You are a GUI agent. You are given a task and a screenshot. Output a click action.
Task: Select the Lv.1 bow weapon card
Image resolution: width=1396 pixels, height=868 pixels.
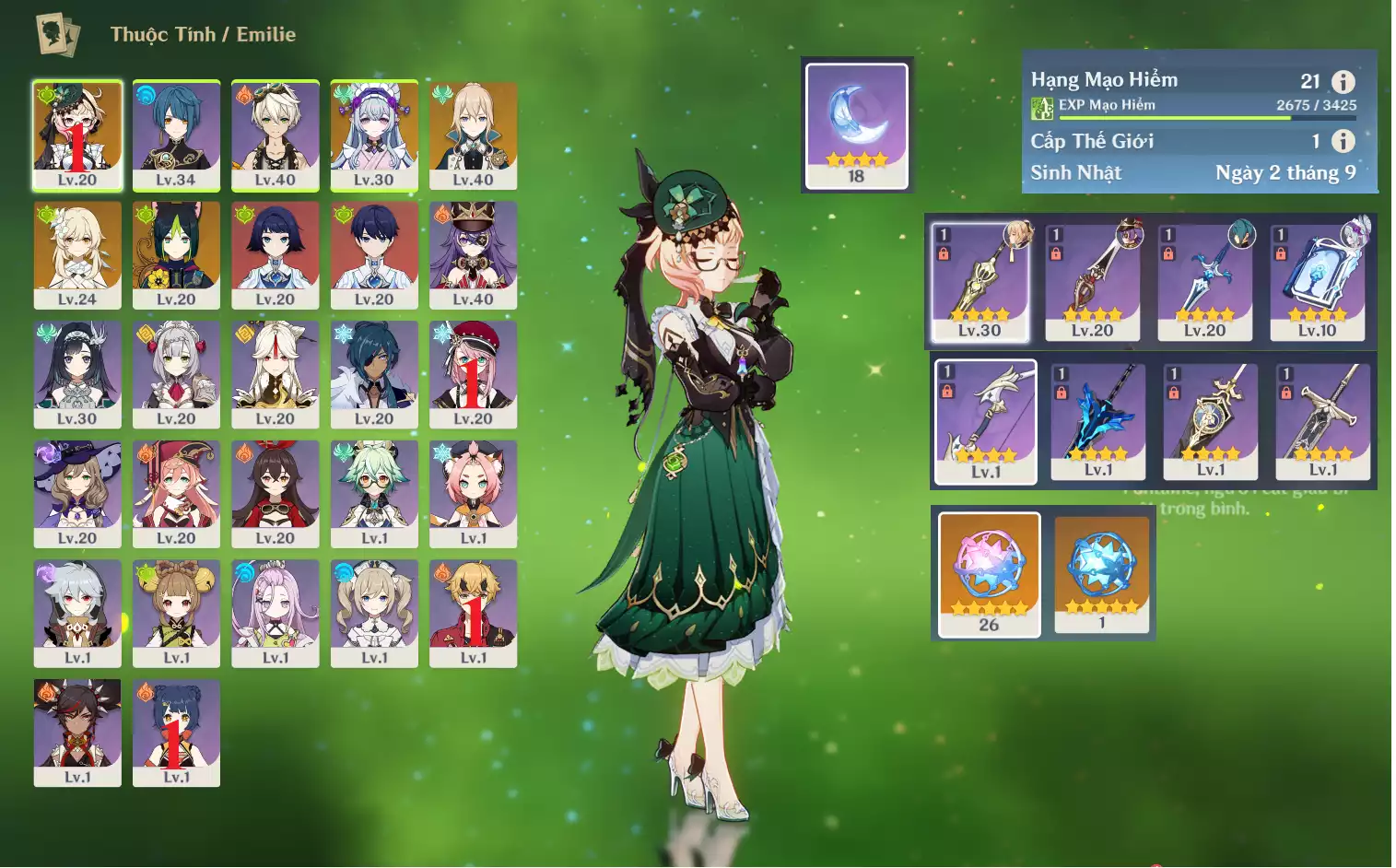pos(986,421)
